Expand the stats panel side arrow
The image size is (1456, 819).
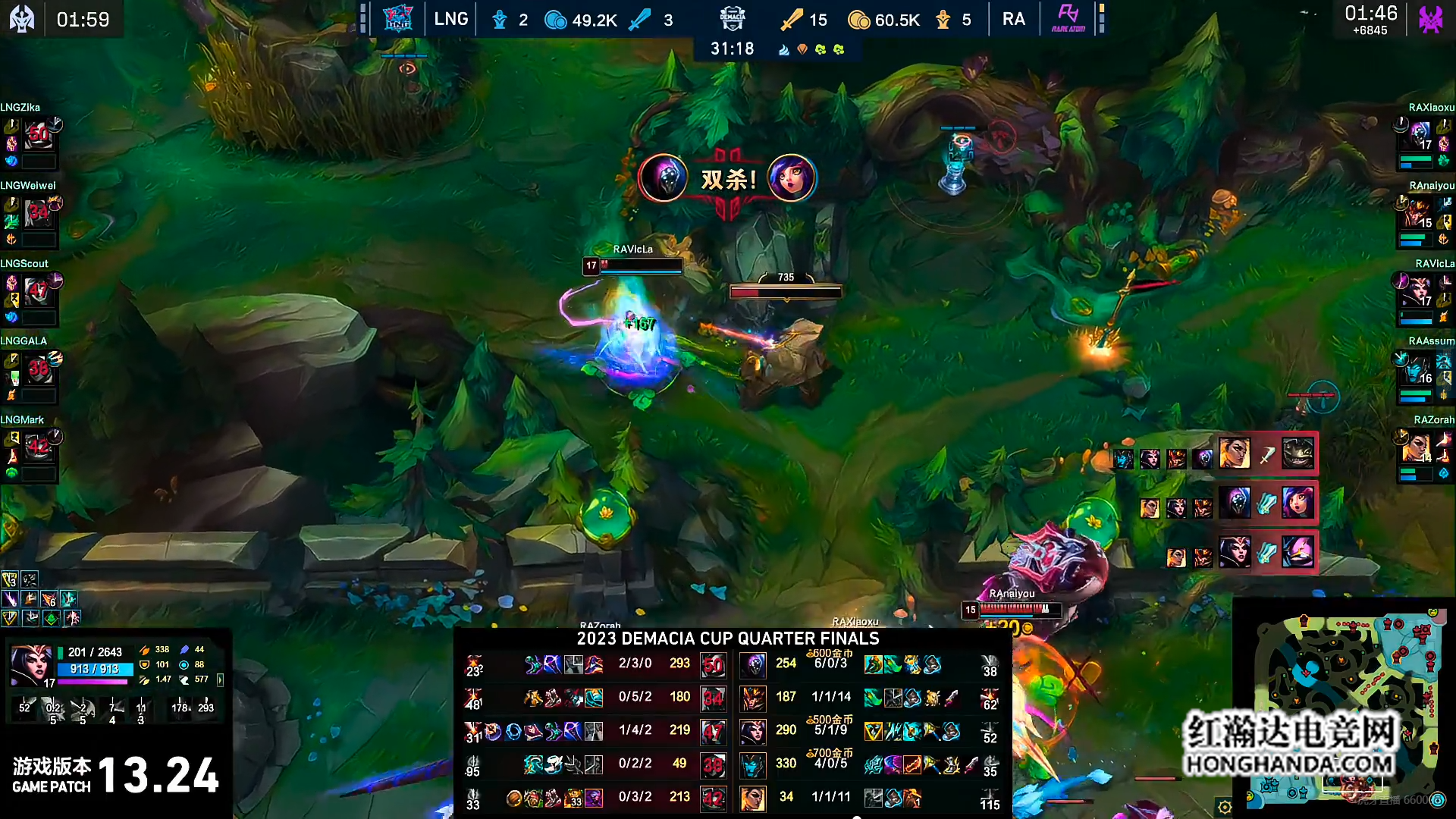[221, 680]
